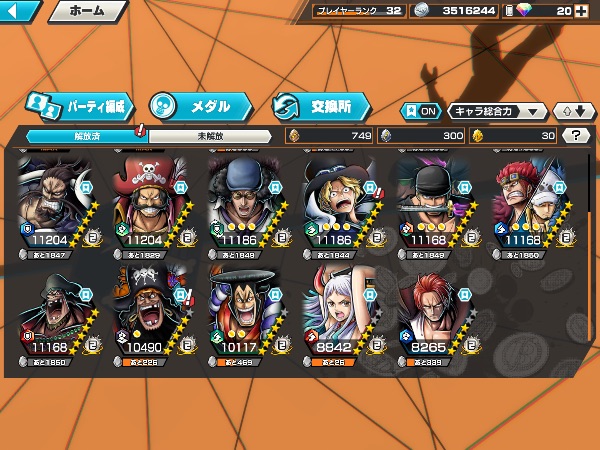Screen dimensions: 600x450
Task: Open the キャラ総合力 sort dropdown
Action: pyautogui.click(x=497, y=111)
